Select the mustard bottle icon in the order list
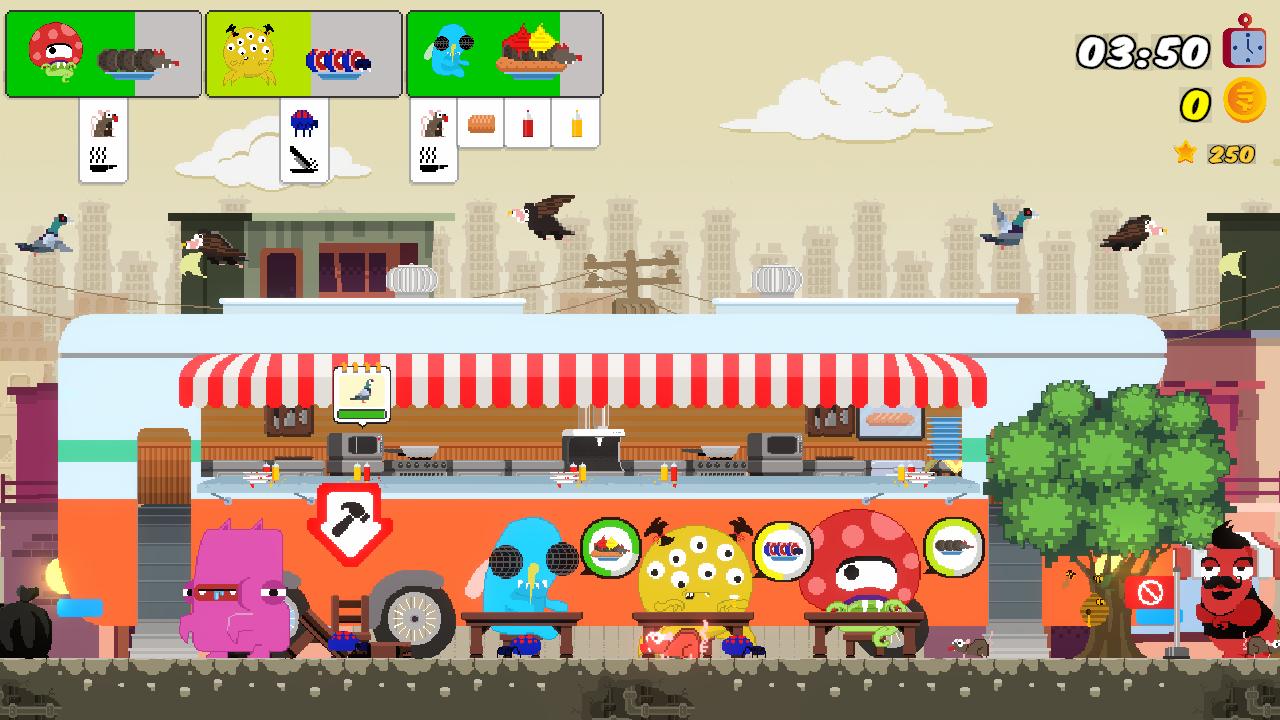 coord(576,124)
